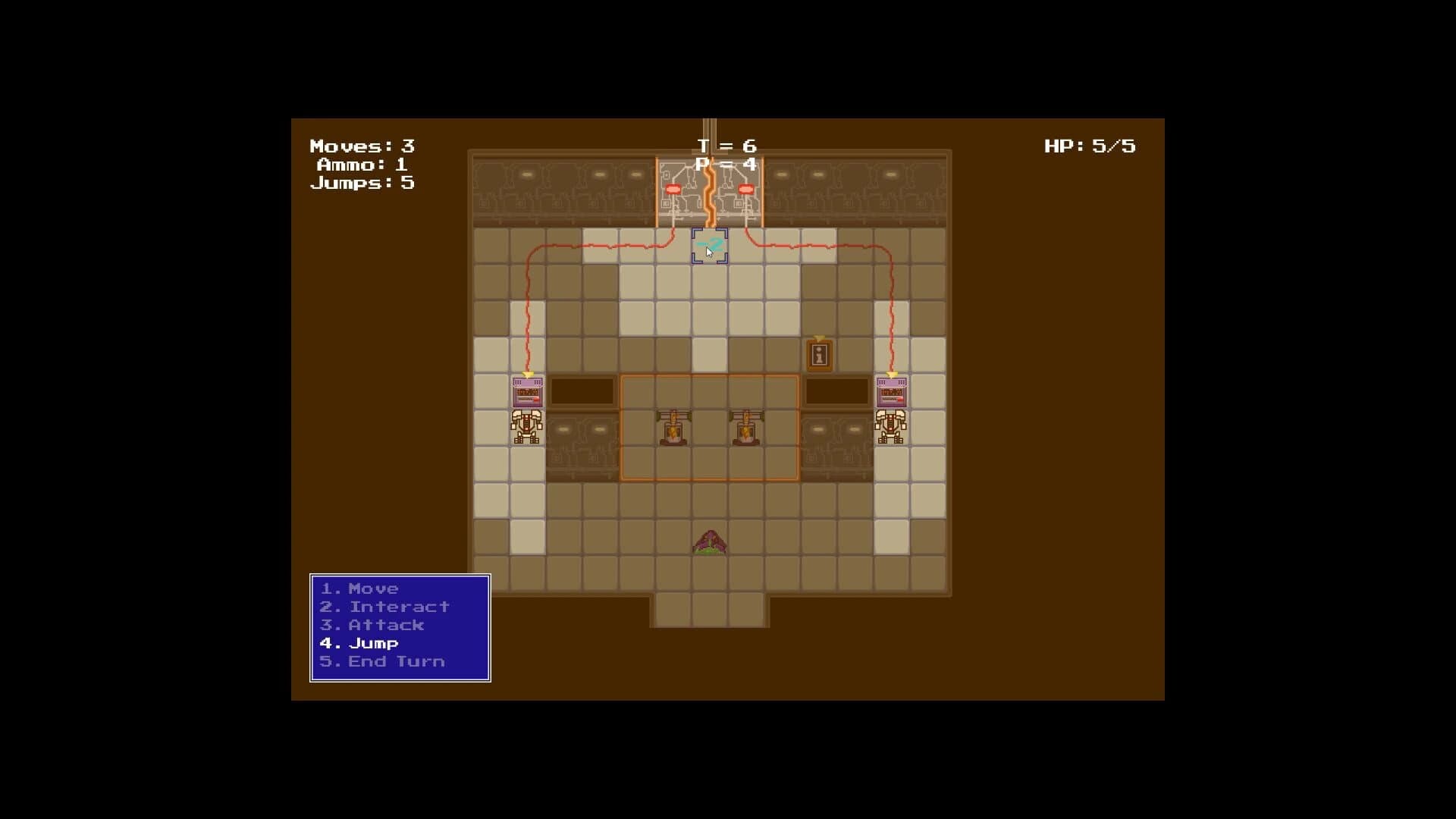Click the highlighted -2 tile marker
The image size is (1456, 819).
tap(709, 245)
